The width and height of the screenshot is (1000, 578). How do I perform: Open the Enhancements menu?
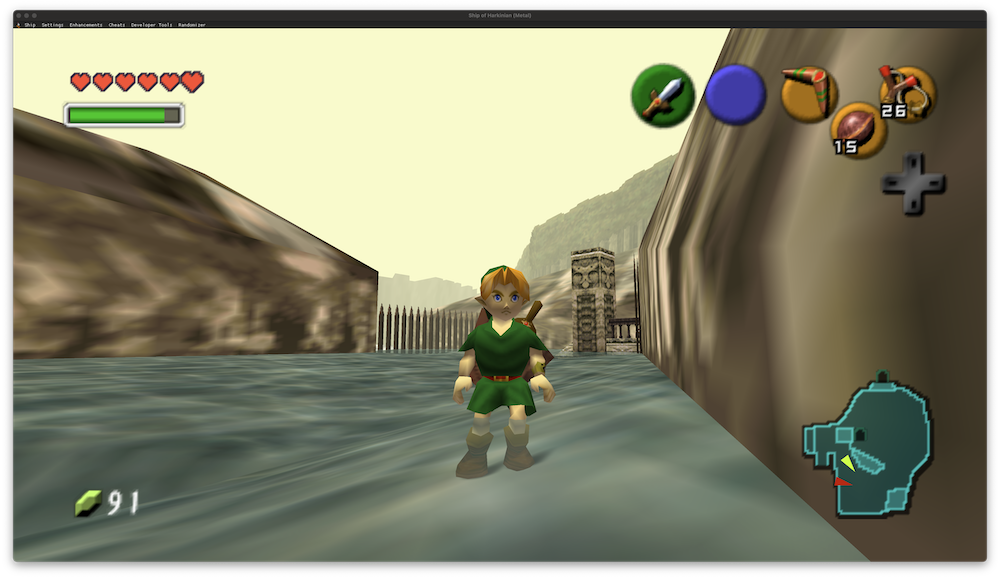click(x=85, y=25)
